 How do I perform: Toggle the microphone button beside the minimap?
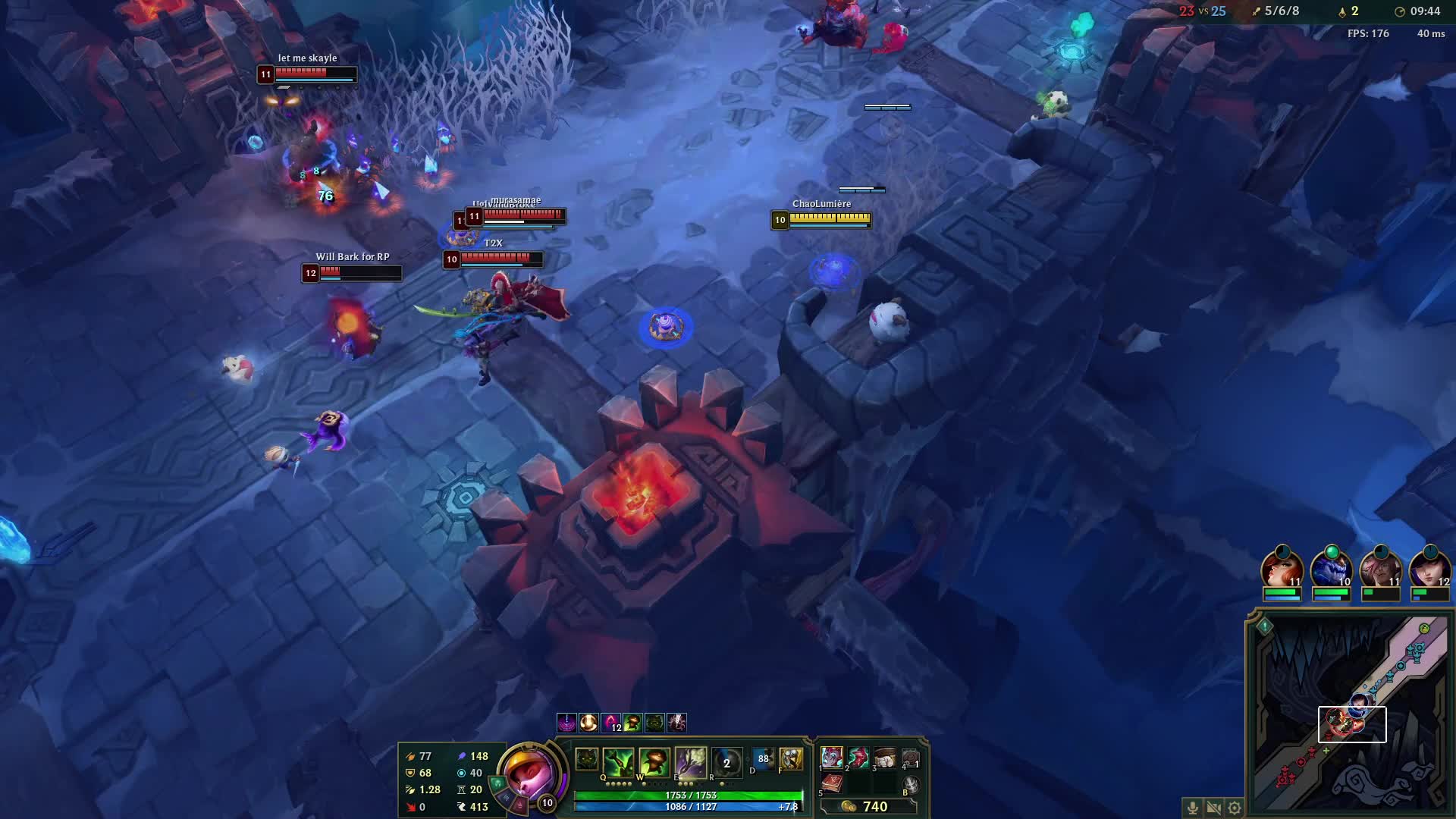1192,808
